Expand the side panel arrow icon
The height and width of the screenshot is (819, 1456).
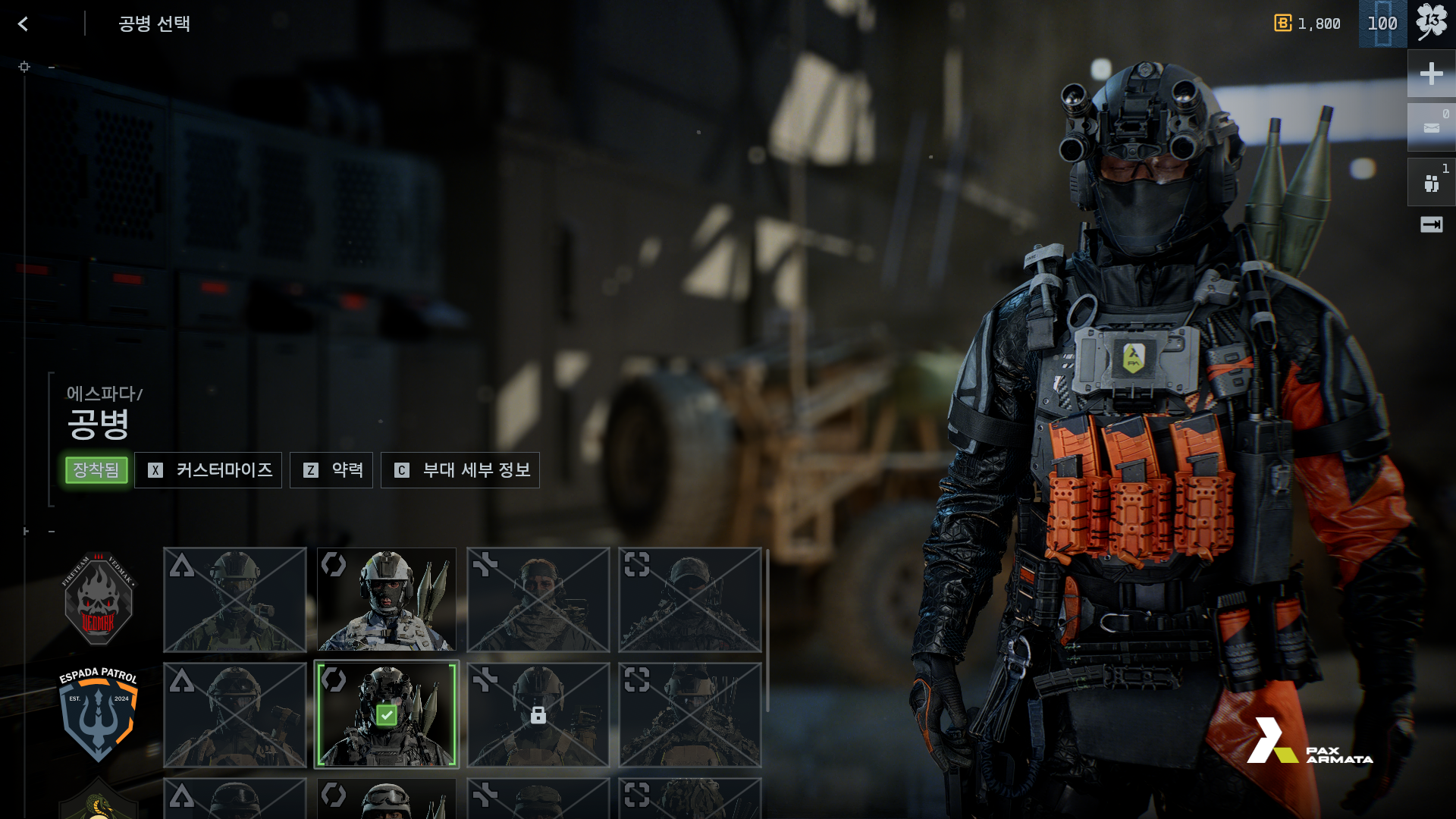[x=1431, y=224]
